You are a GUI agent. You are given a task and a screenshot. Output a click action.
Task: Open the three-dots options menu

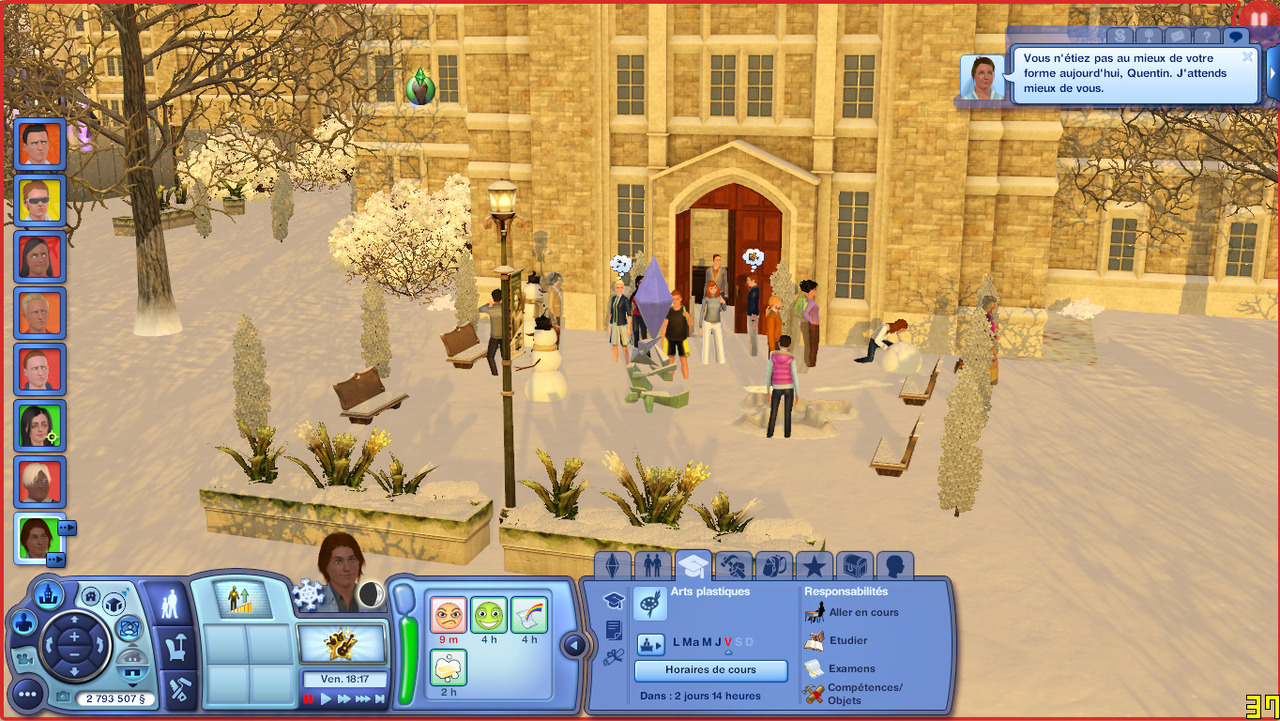(27, 693)
